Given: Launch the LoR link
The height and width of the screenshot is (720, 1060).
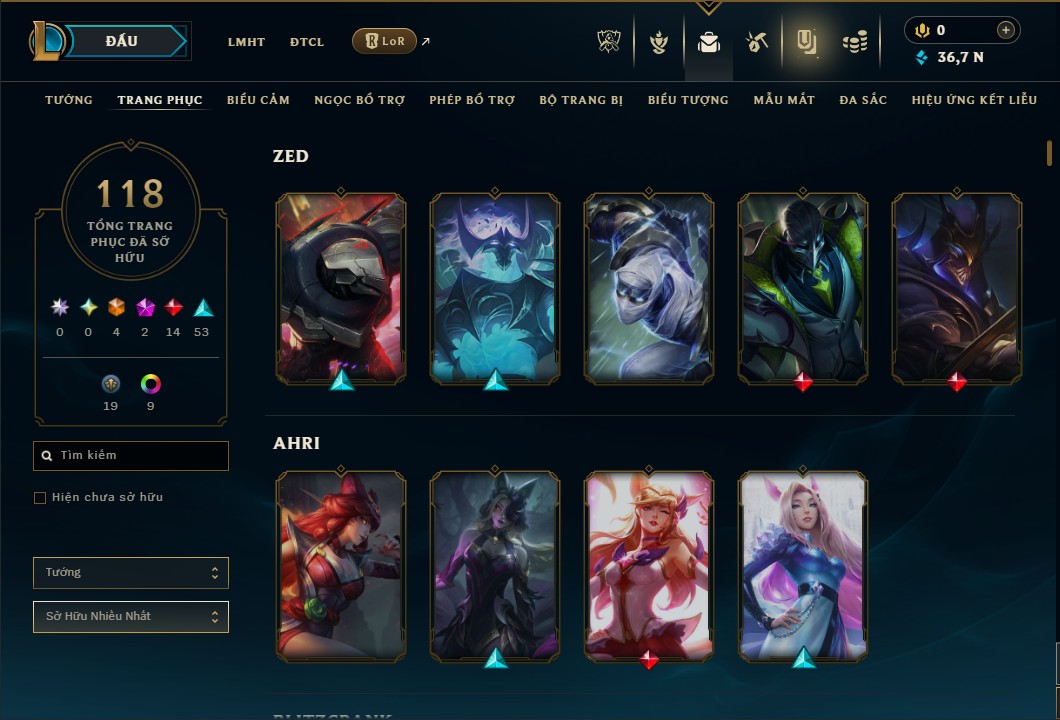Looking at the screenshot, I should [385, 41].
